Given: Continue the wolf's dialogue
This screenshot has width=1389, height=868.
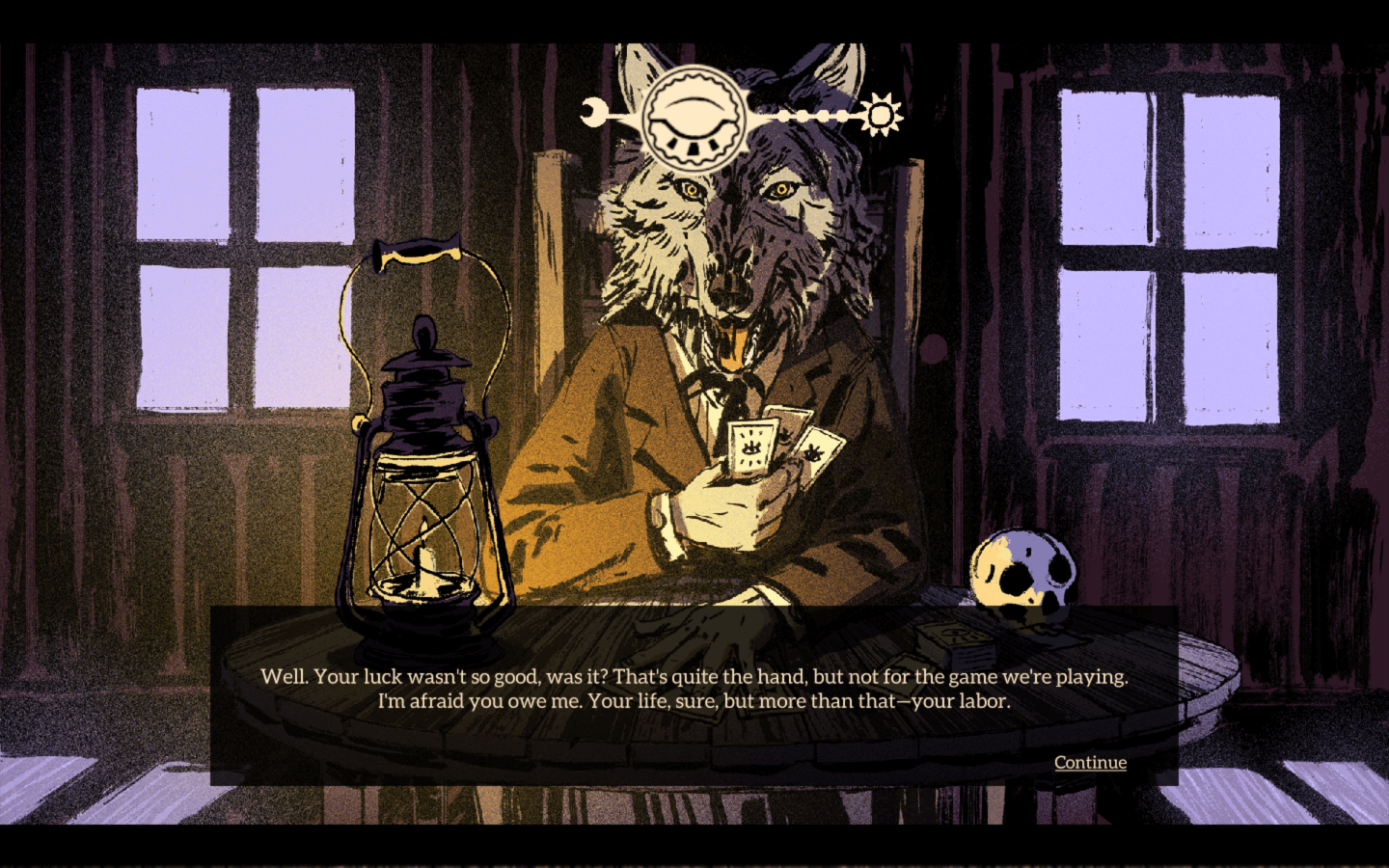Looking at the screenshot, I should pyautogui.click(x=1089, y=762).
